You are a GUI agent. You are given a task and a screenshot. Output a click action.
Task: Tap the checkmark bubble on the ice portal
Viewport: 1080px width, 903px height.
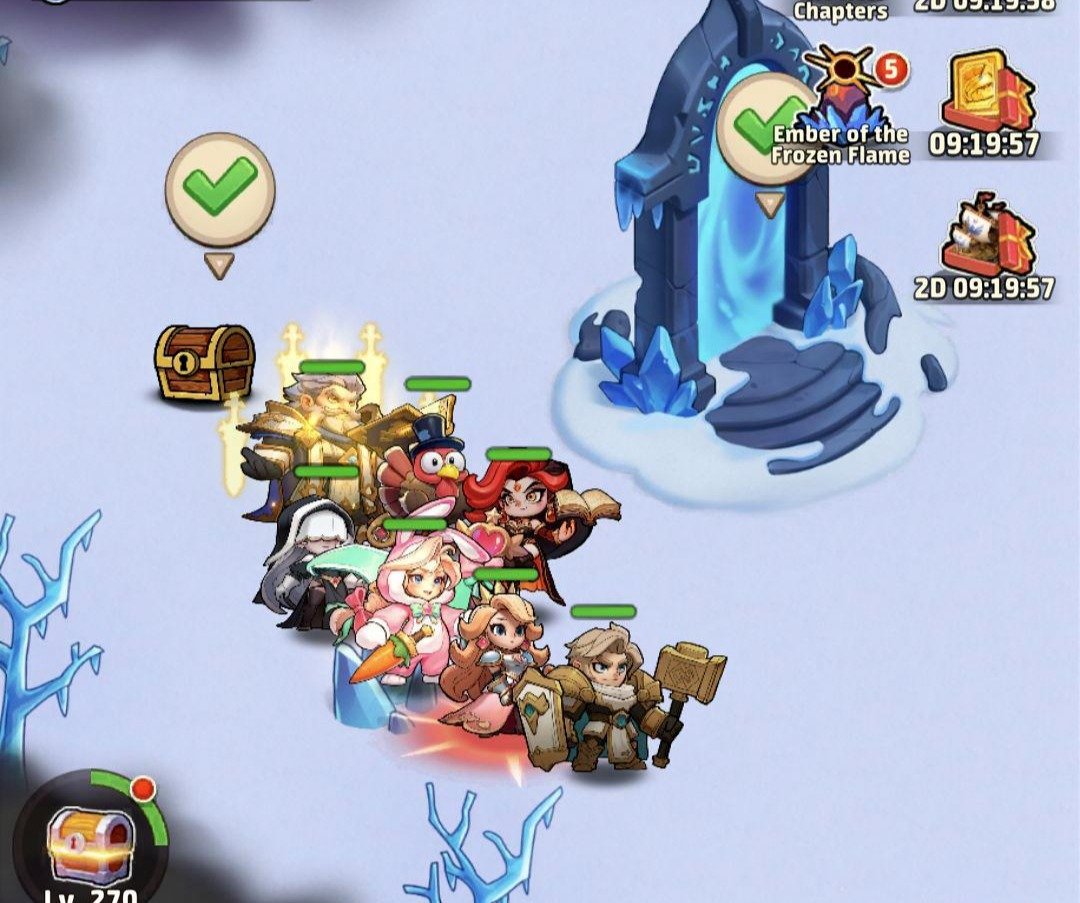[768, 131]
